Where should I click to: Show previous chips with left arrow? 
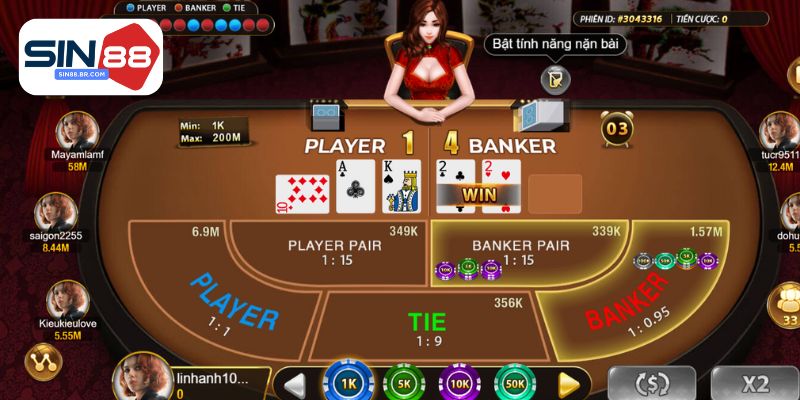(294, 384)
